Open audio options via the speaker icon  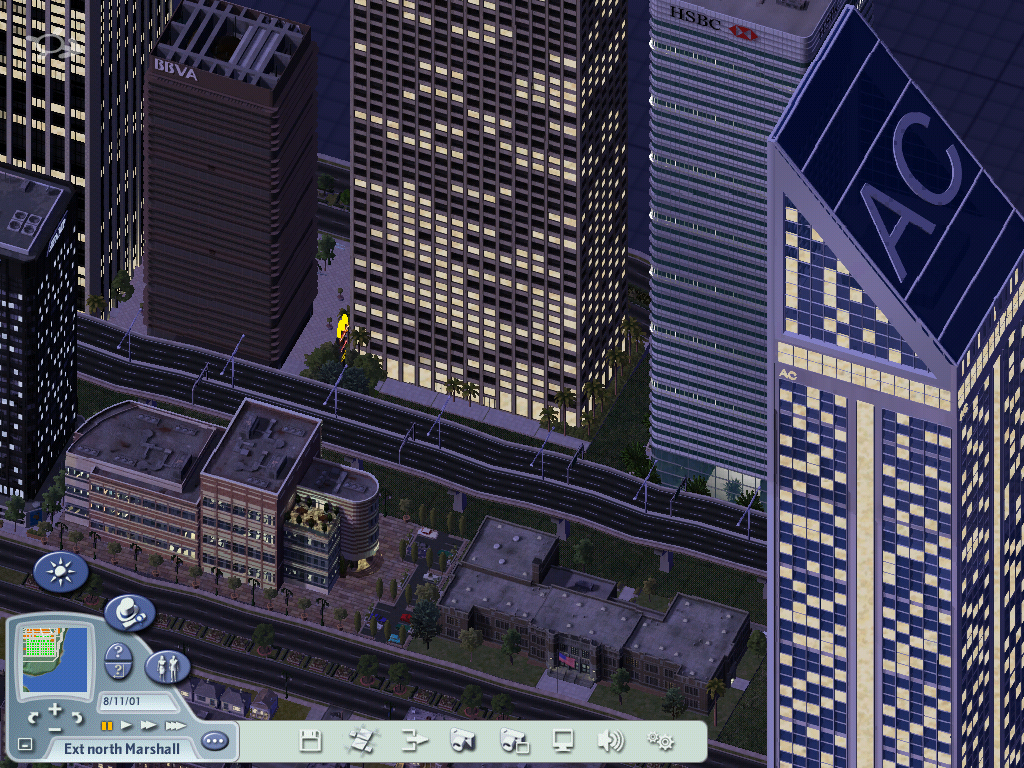(611, 741)
